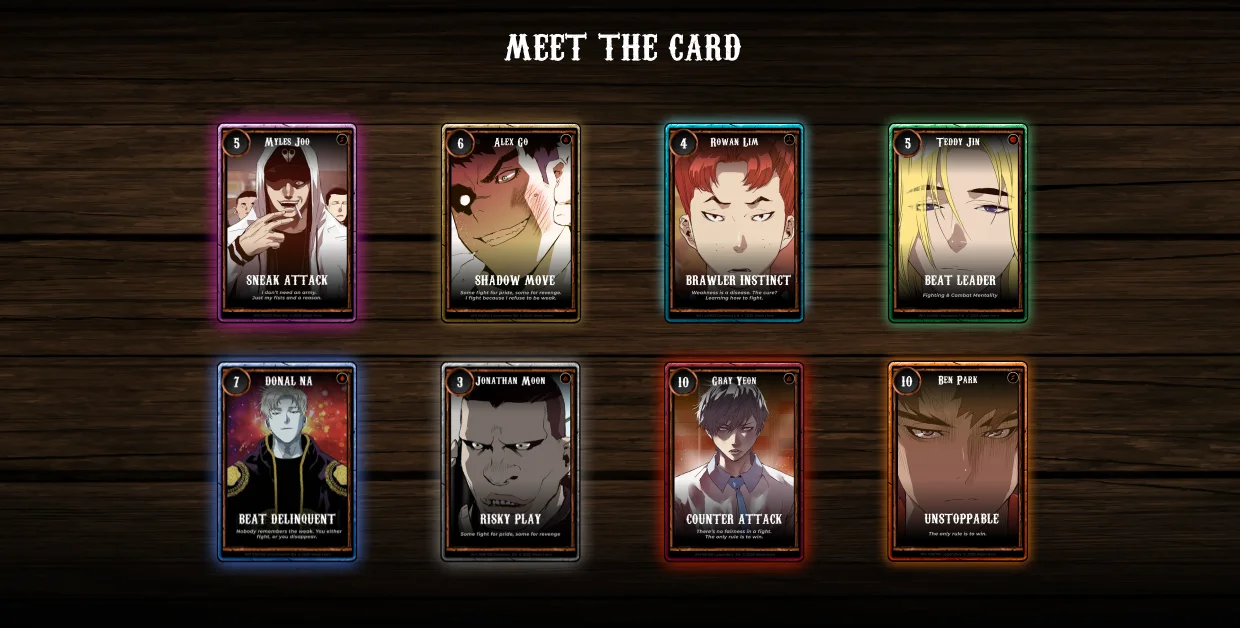Select the Ben Park Unstoppable card
The image size is (1240, 628).
click(x=958, y=462)
